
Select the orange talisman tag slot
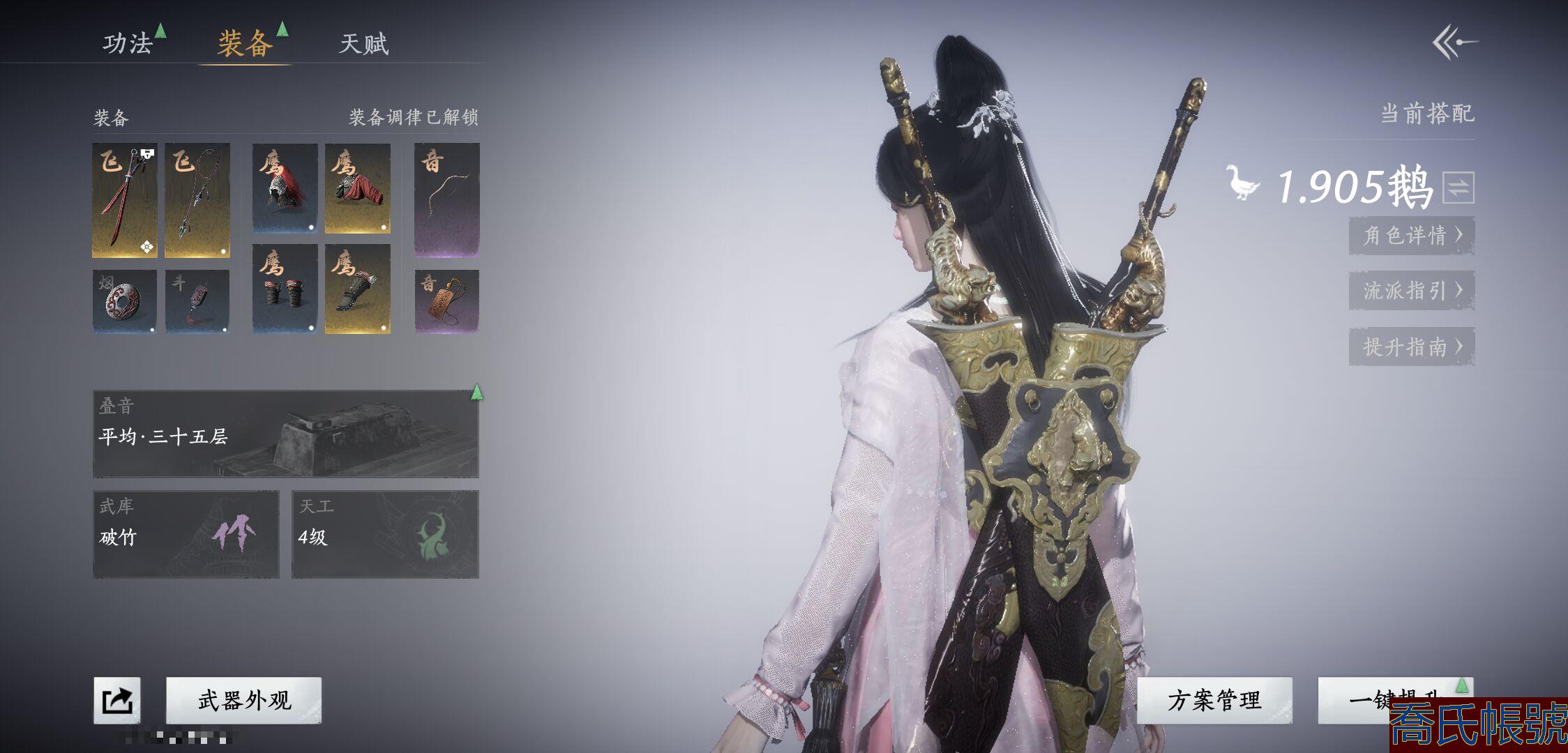click(x=447, y=301)
